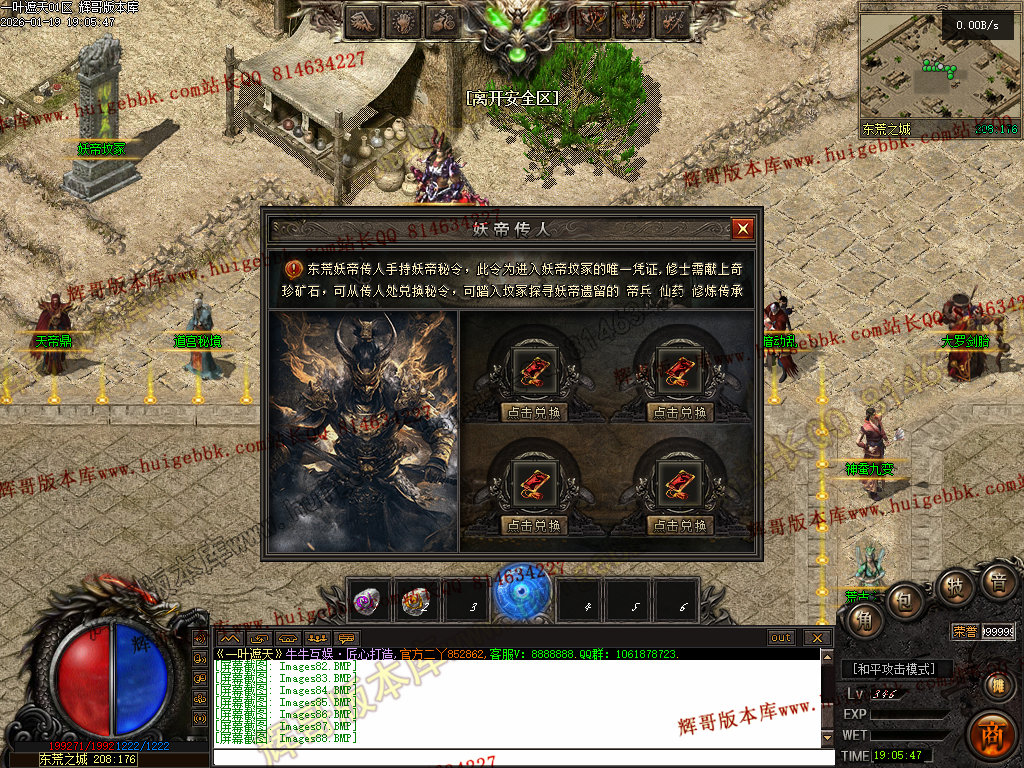Image resolution: width=1024 pixels, height=768 pixels.
Task: Select the purple gem in hotbar slot one
Action: pos(367,602)
